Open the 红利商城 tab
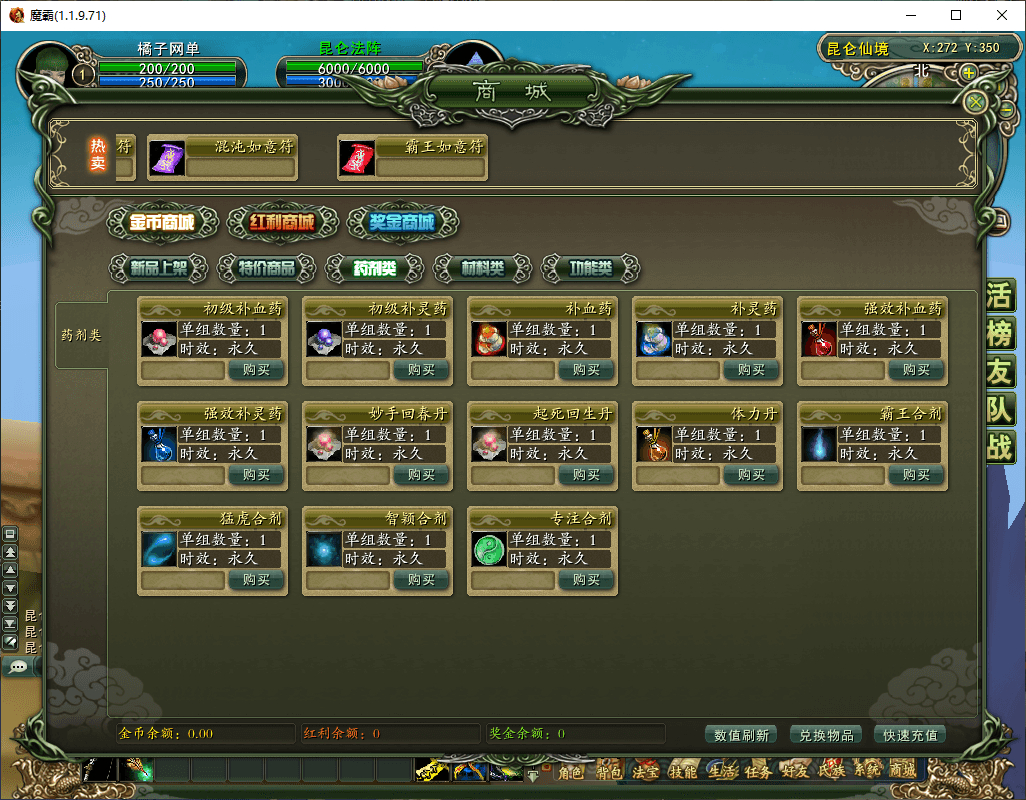This screenshot has height=800, width=1026. tap(282, 222)
